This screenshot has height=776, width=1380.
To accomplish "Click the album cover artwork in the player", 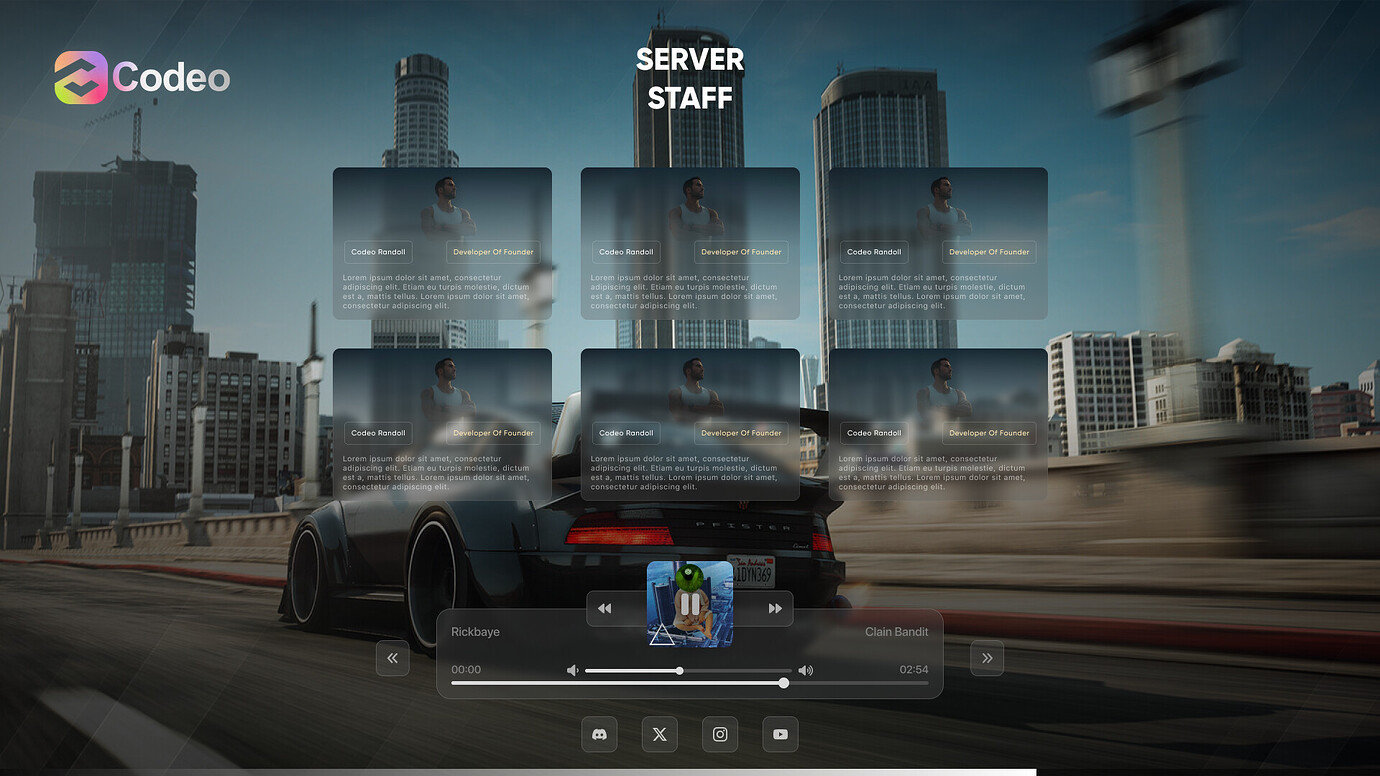I will [x=690, y=605].
